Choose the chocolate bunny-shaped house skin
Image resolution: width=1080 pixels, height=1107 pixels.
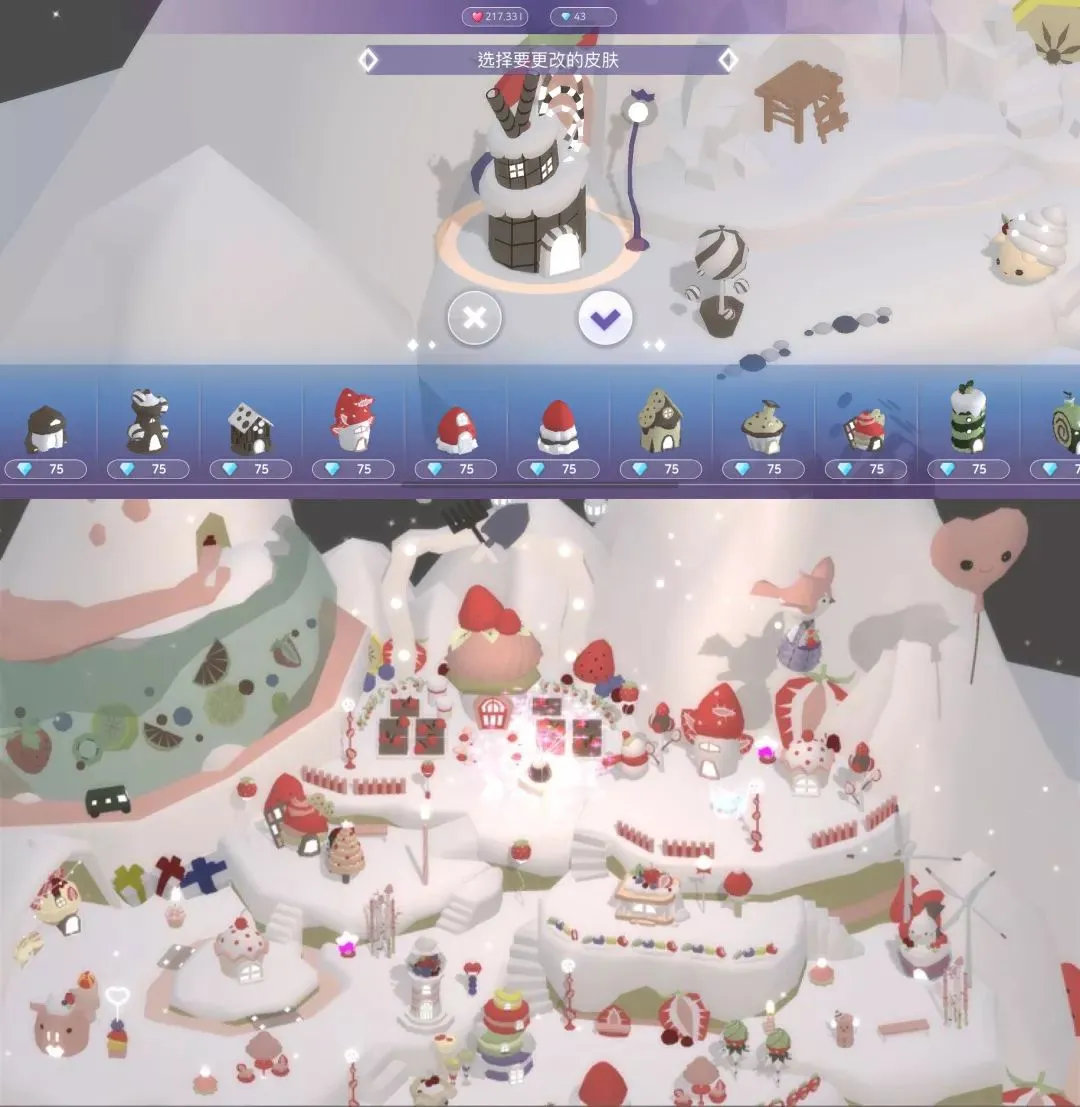(x=148, y=423)
